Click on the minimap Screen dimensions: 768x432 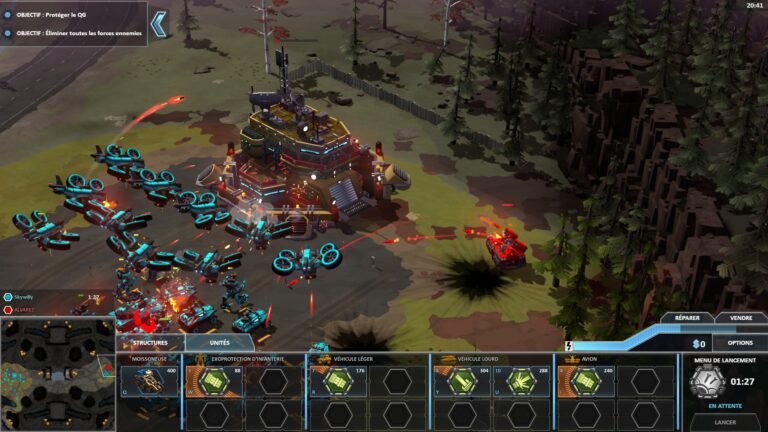coord(57,374)
